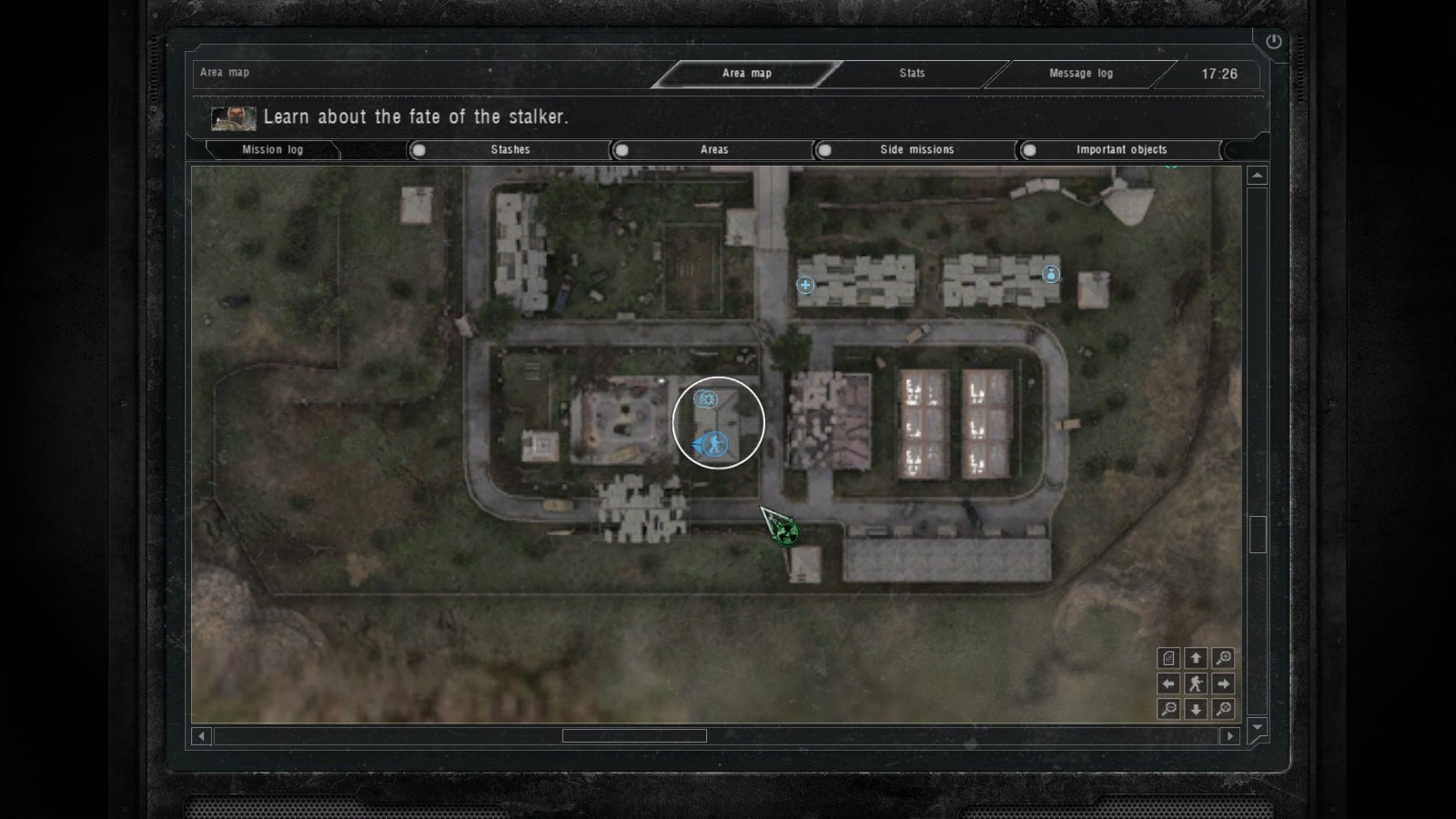
Task: Toggle the Stashes map filter
Action: 419,150
